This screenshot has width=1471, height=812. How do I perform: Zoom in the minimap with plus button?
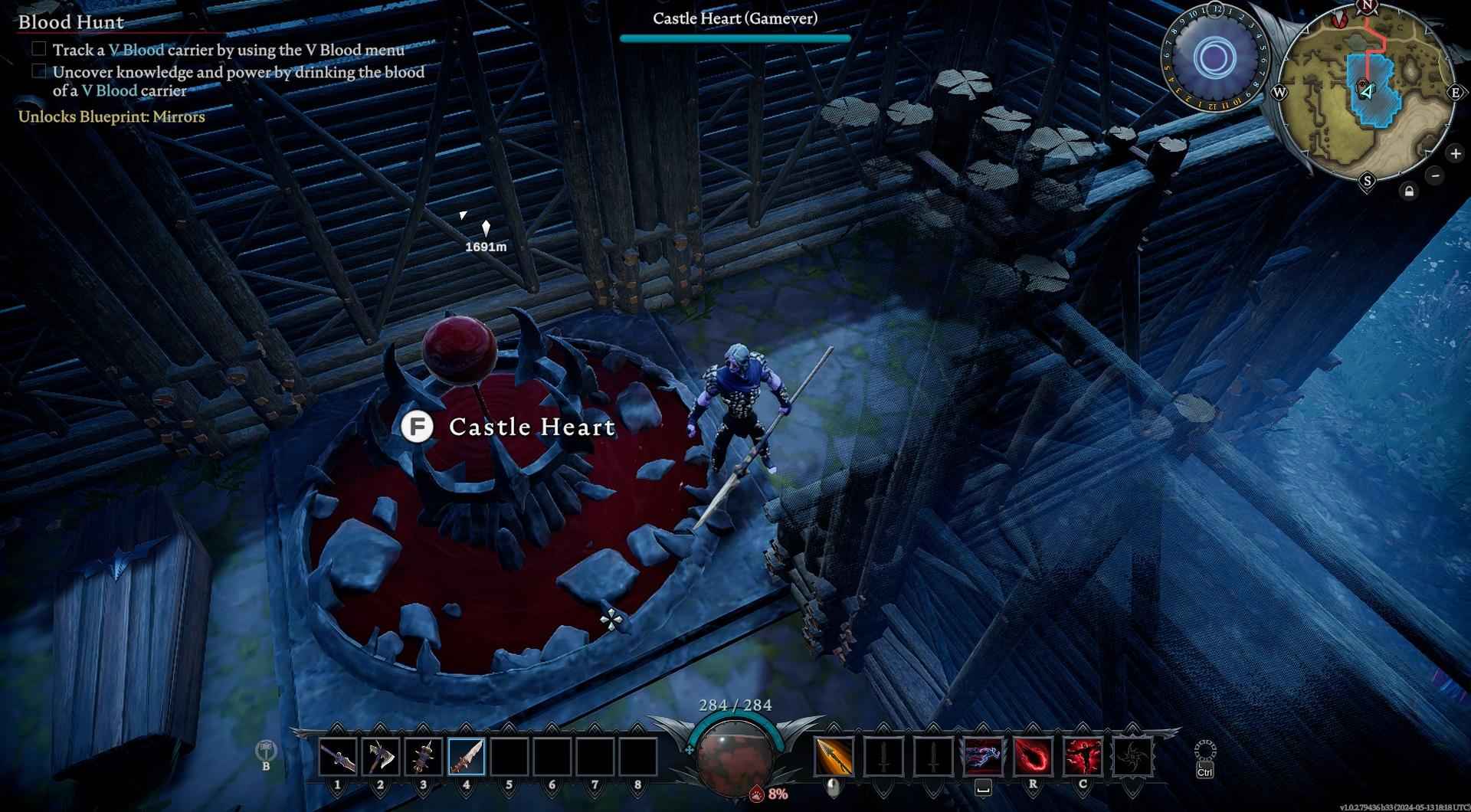[1455, 154]
